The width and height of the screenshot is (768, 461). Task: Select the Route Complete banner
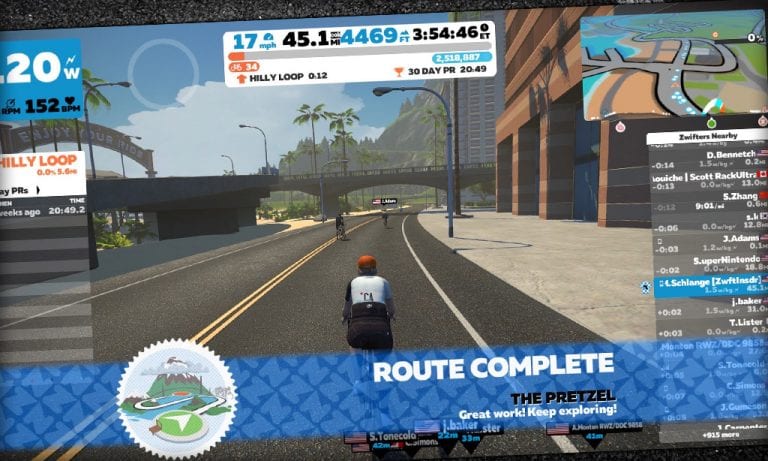[493, 368]
